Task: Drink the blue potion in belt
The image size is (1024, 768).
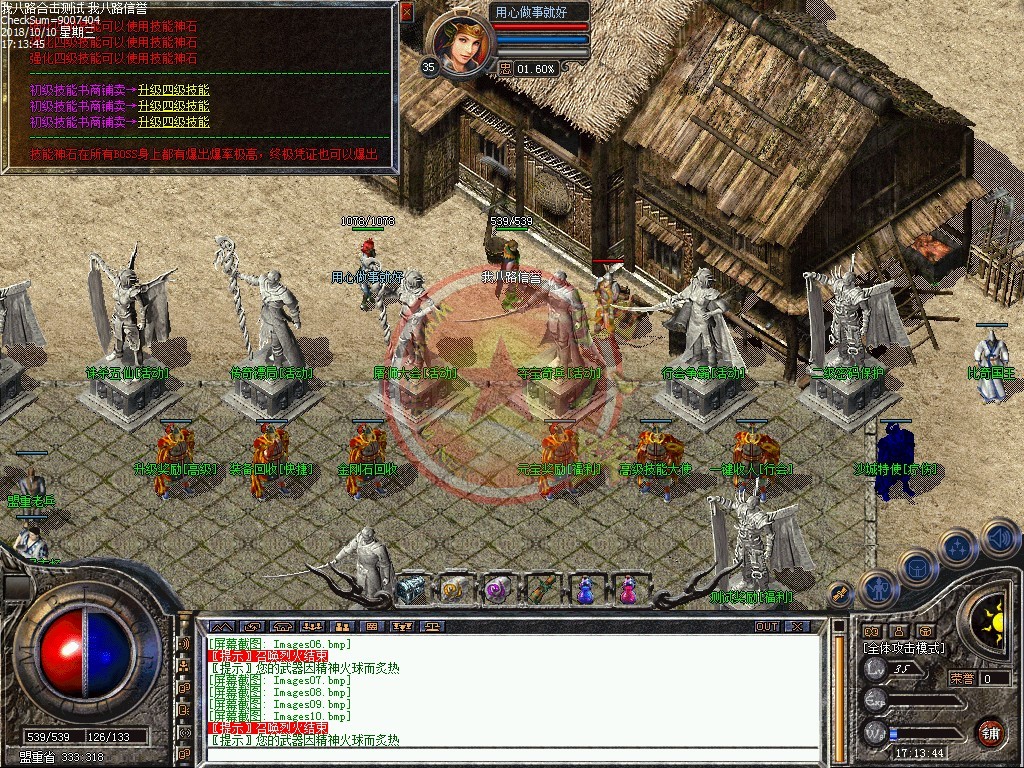Action: (585, 590)
